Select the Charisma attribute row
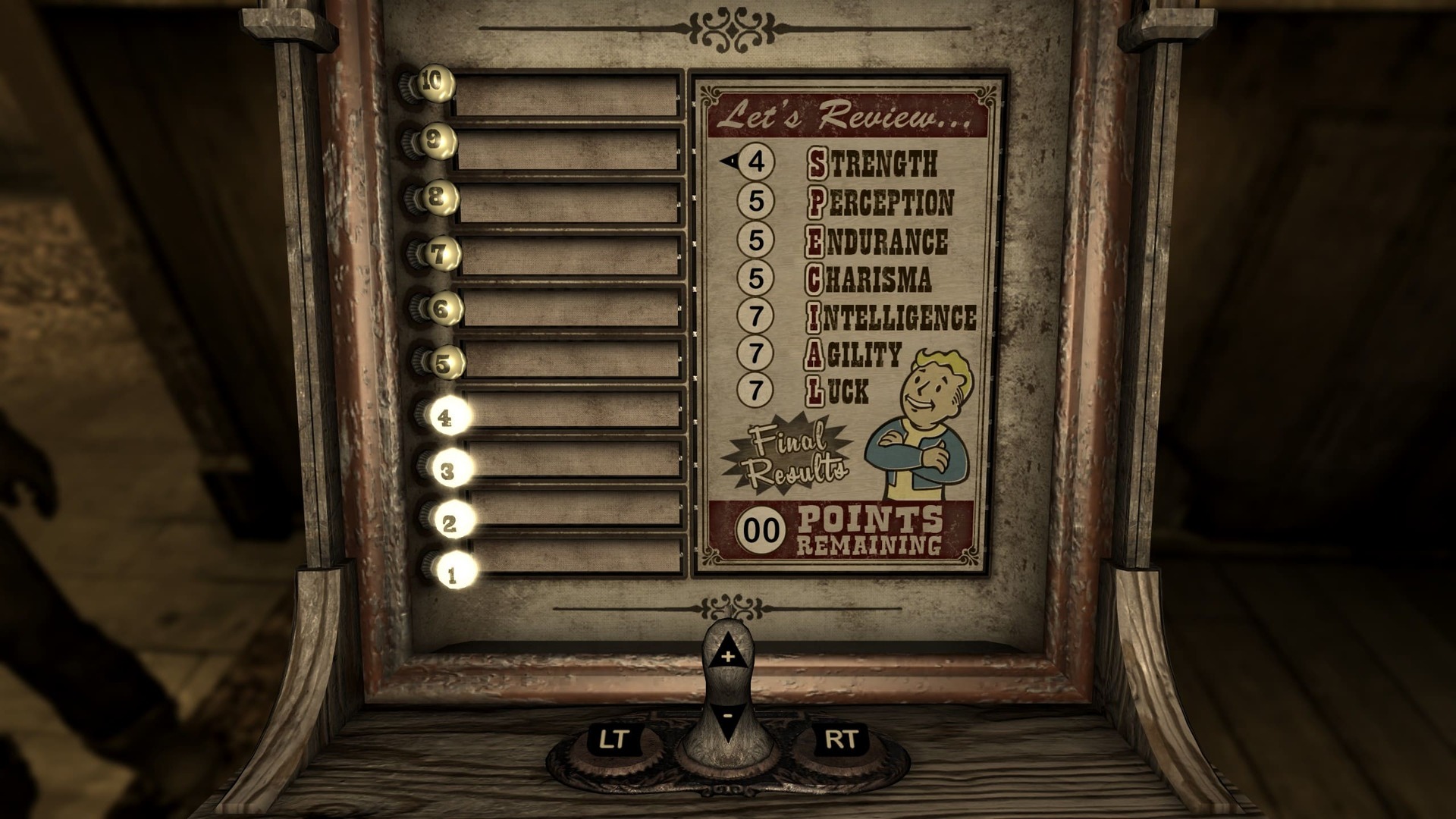Screen dimensions: 1456x819 (868, 279)
